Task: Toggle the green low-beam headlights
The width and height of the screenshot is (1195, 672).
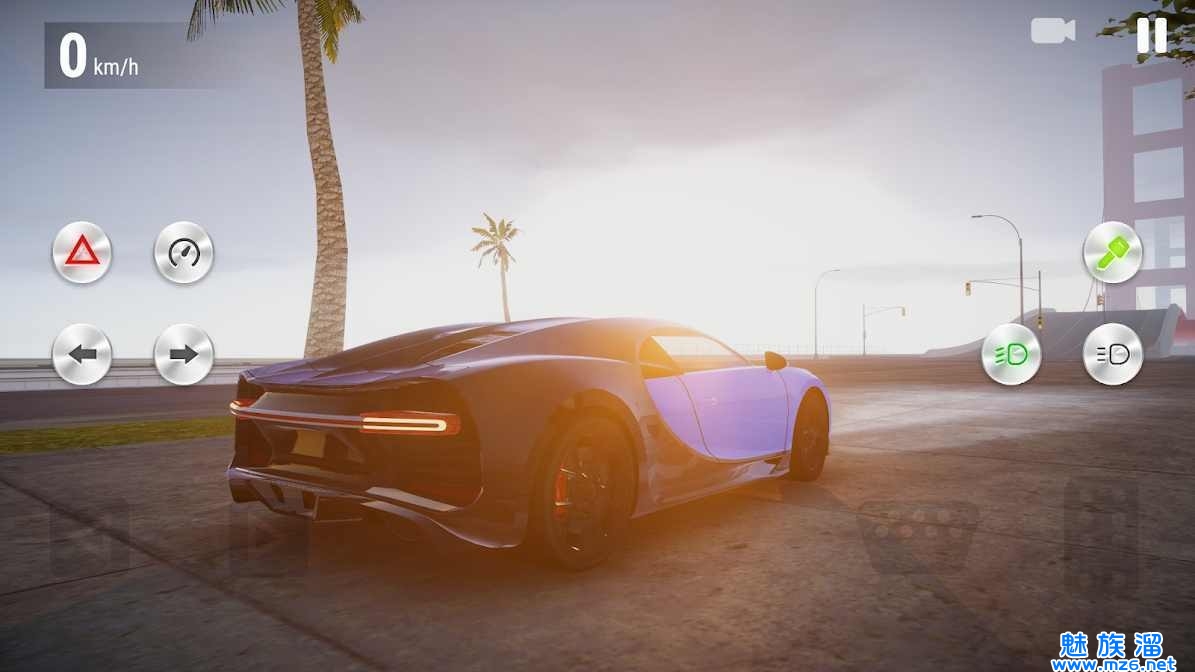Action: tap(1011, 354)
